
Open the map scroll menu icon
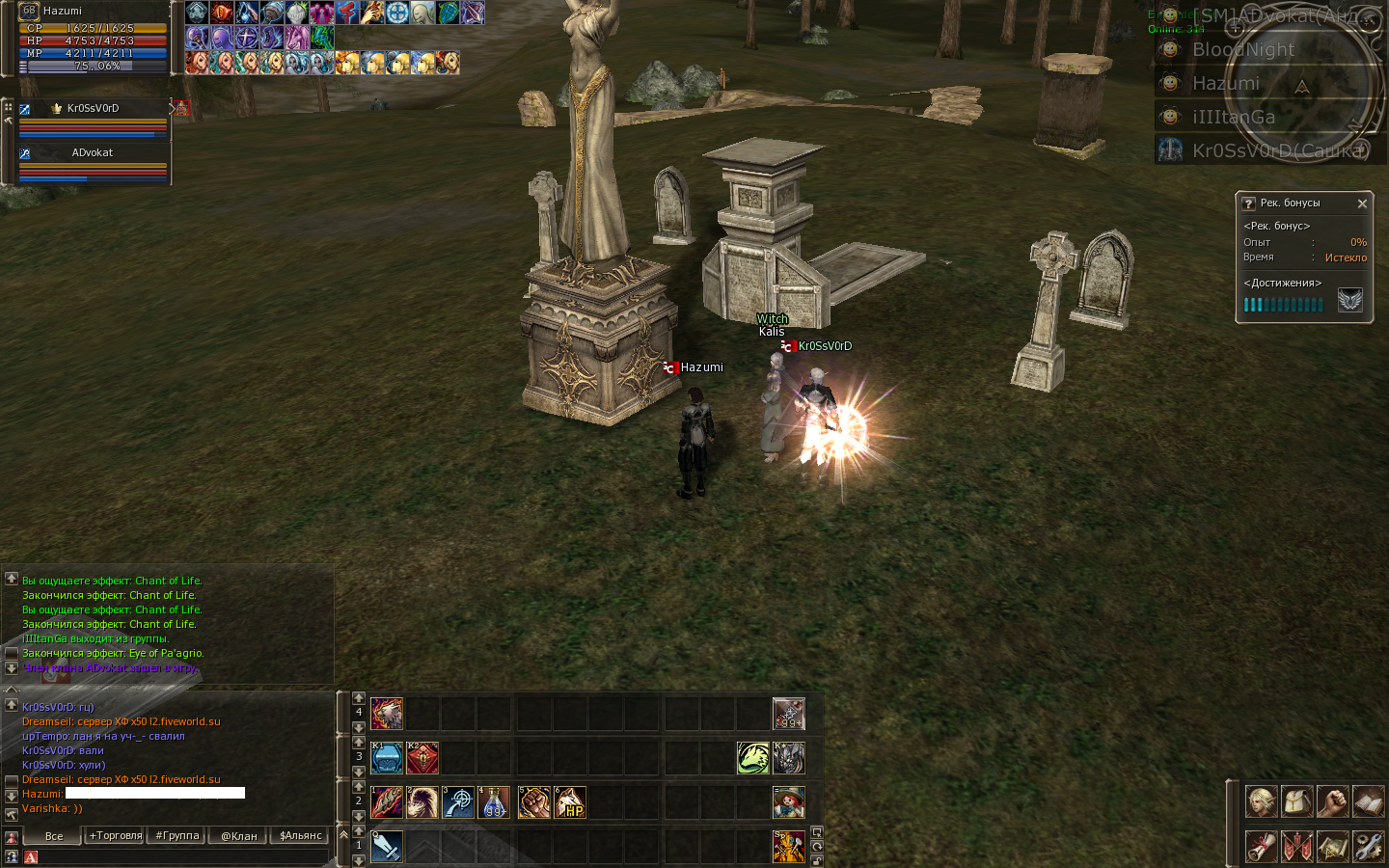coord(1332,846)
